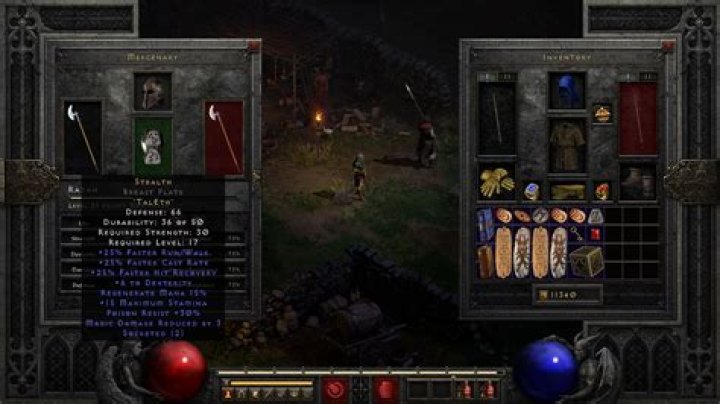This screenshot has height=404, width=720.
Task: Select the equipped robe body armor
Action: click(x=566, y=145)
